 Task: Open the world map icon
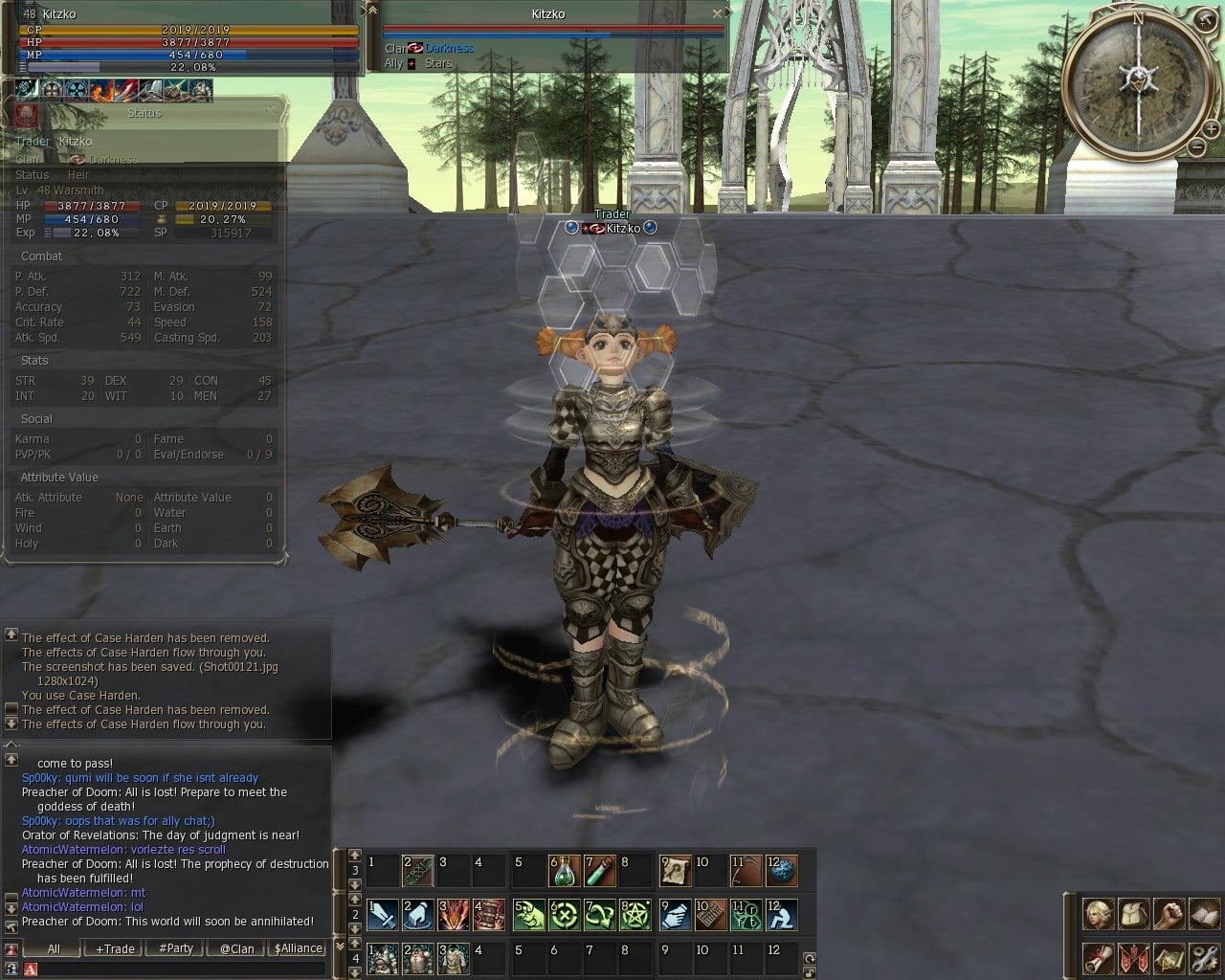[x=1168, y=957]
